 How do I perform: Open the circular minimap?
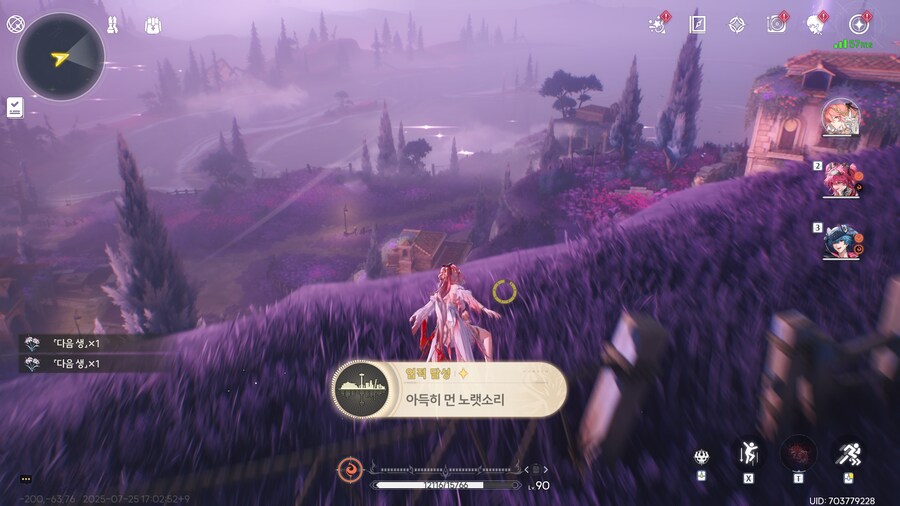(60, 57)
